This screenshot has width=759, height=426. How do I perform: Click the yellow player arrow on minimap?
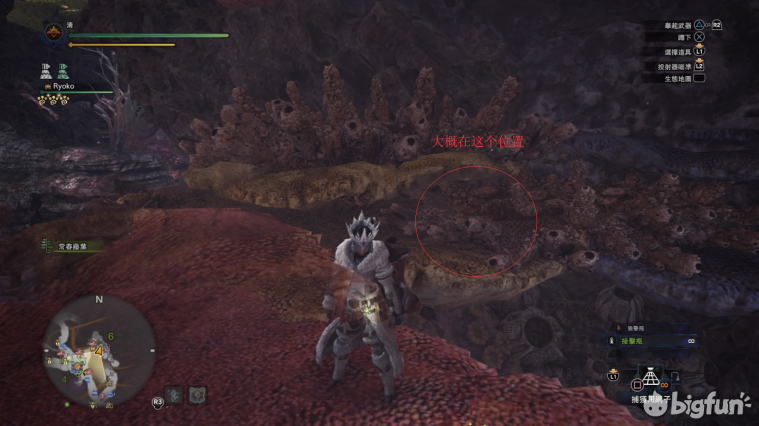pos(101,351)
